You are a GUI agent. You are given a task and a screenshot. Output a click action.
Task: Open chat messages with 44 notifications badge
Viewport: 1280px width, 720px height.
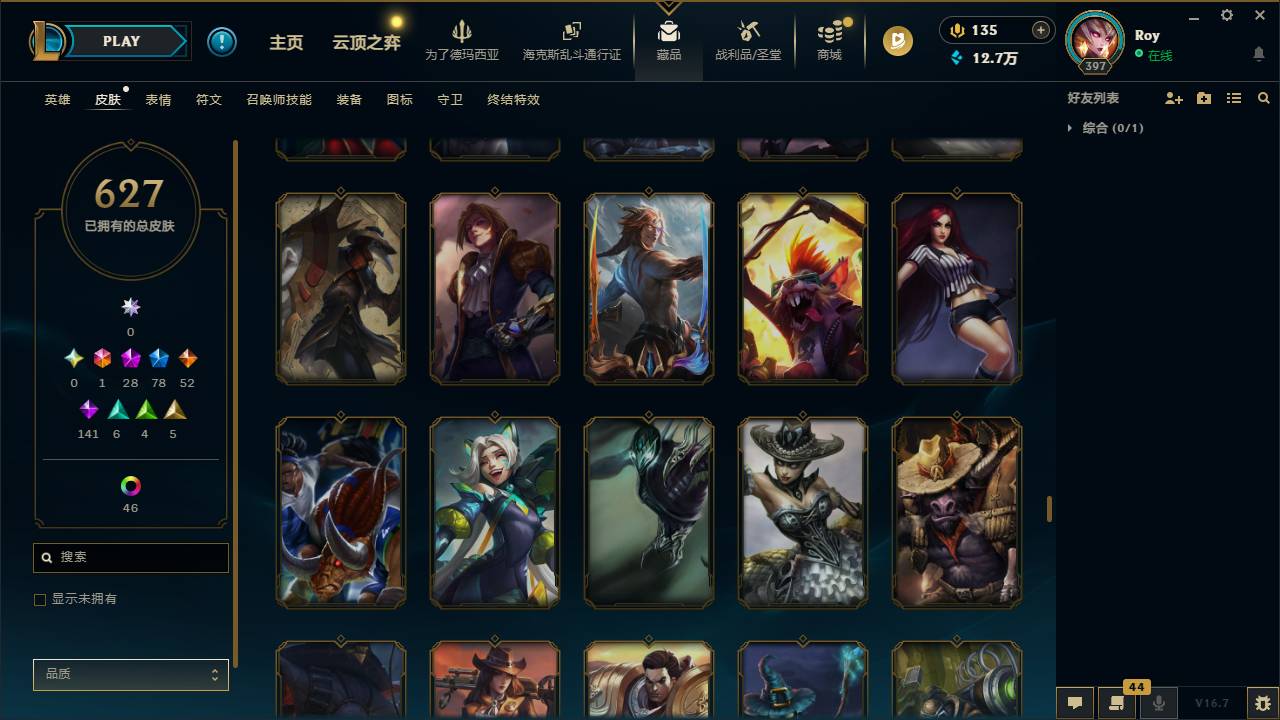click(x=1116, y=703)
